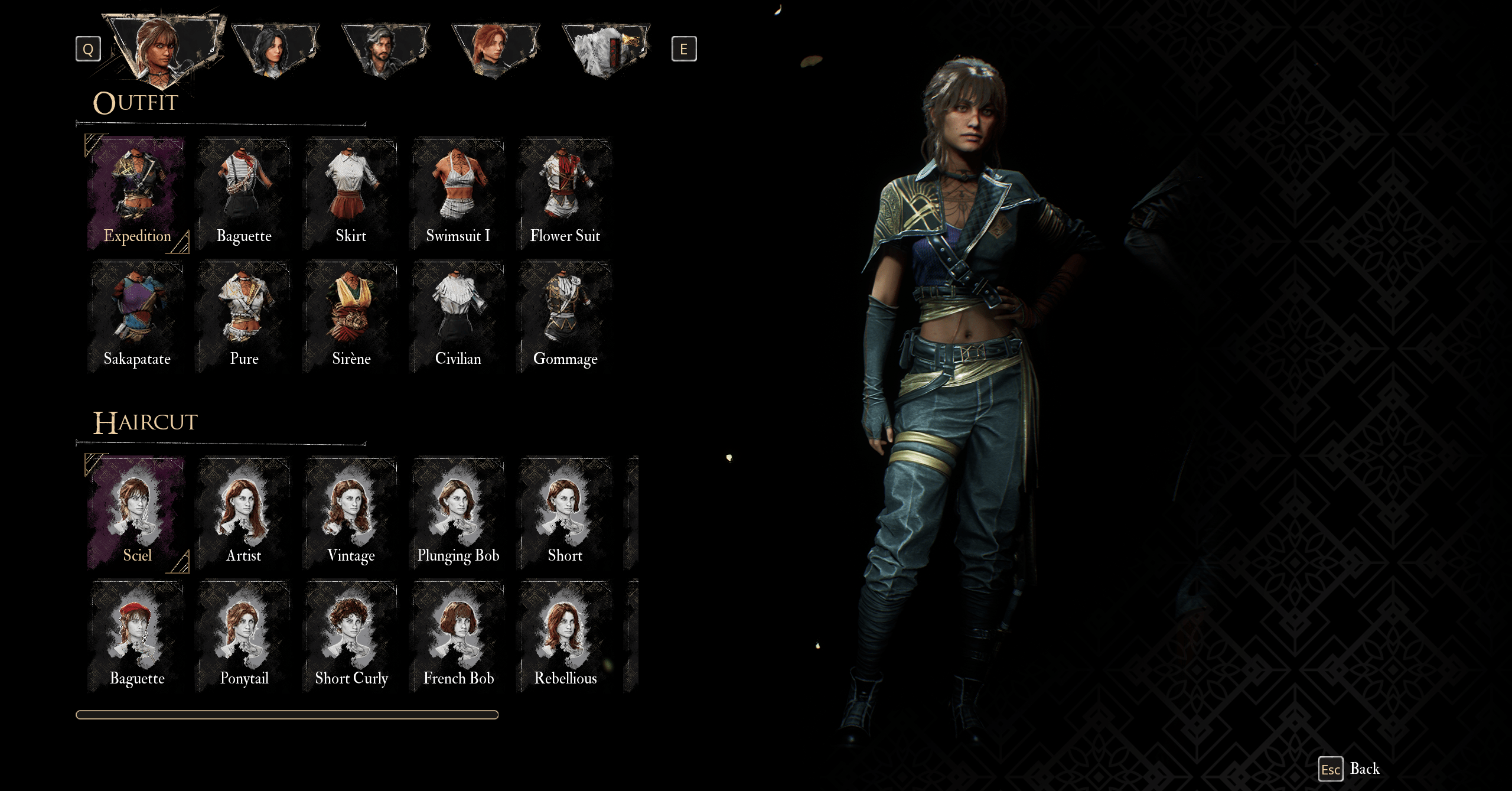Select the French Bob haircut
Viewport: 1512px width, 791px height.
[458, 636]
